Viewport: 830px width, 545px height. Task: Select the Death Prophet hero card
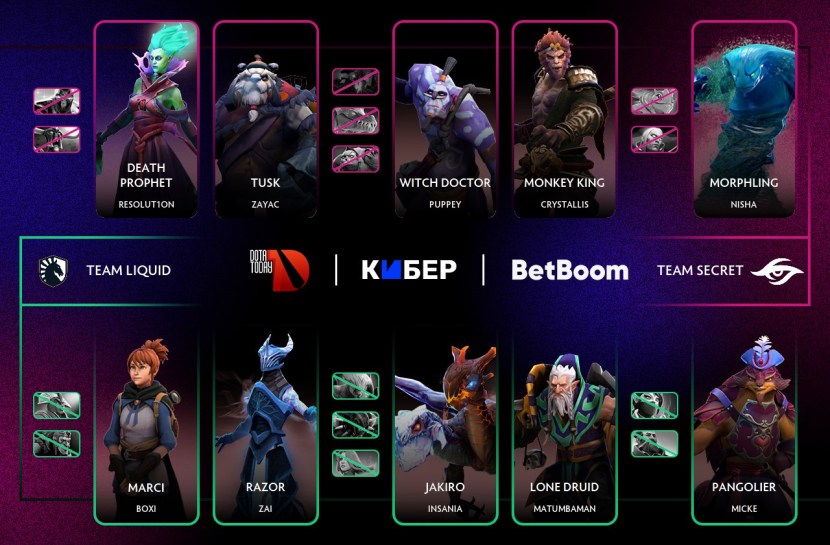click(x=146, y=120)
